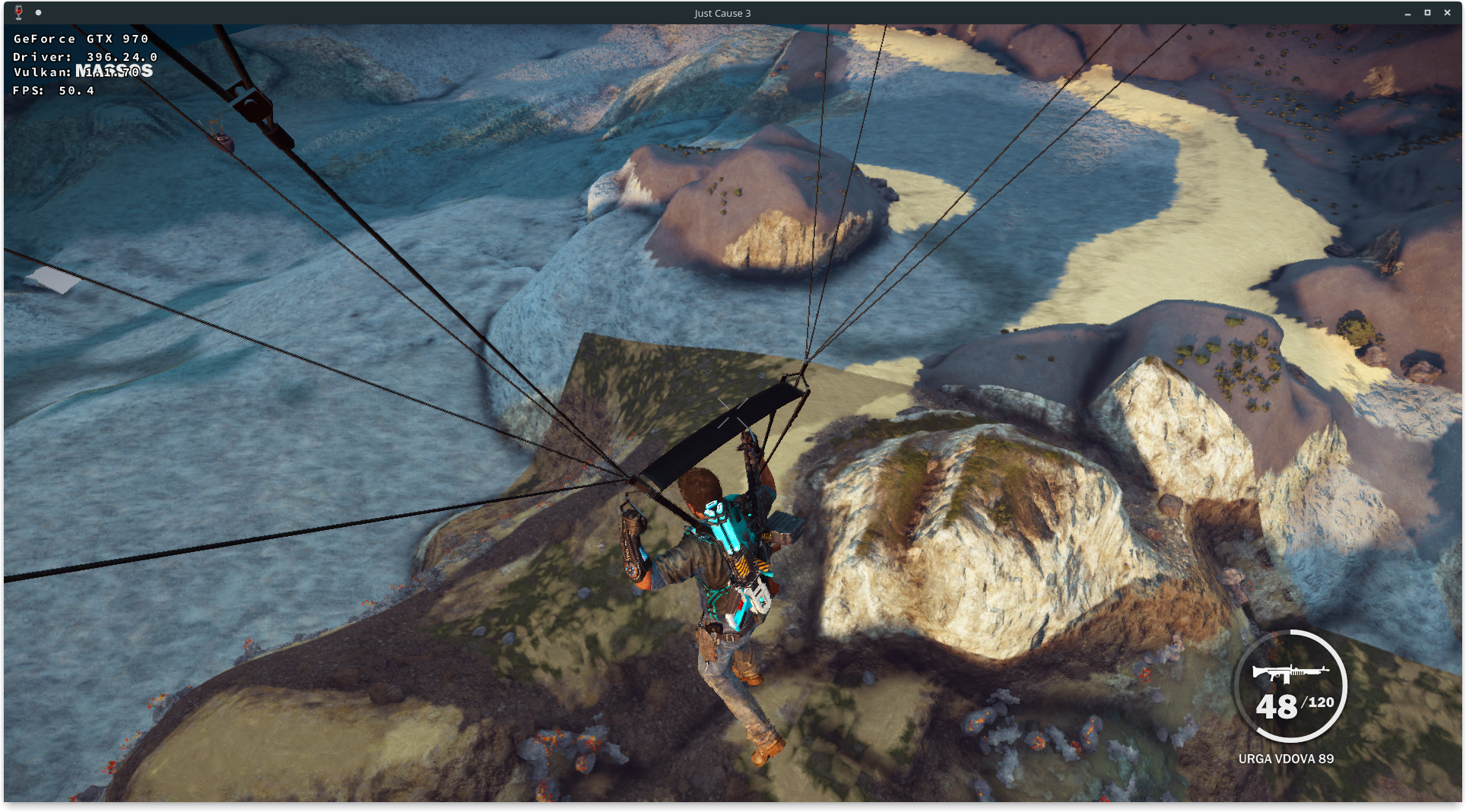1466x812 pixels.
Task: Click the MASSOS watermark text
Action: [x=113, y=70]
